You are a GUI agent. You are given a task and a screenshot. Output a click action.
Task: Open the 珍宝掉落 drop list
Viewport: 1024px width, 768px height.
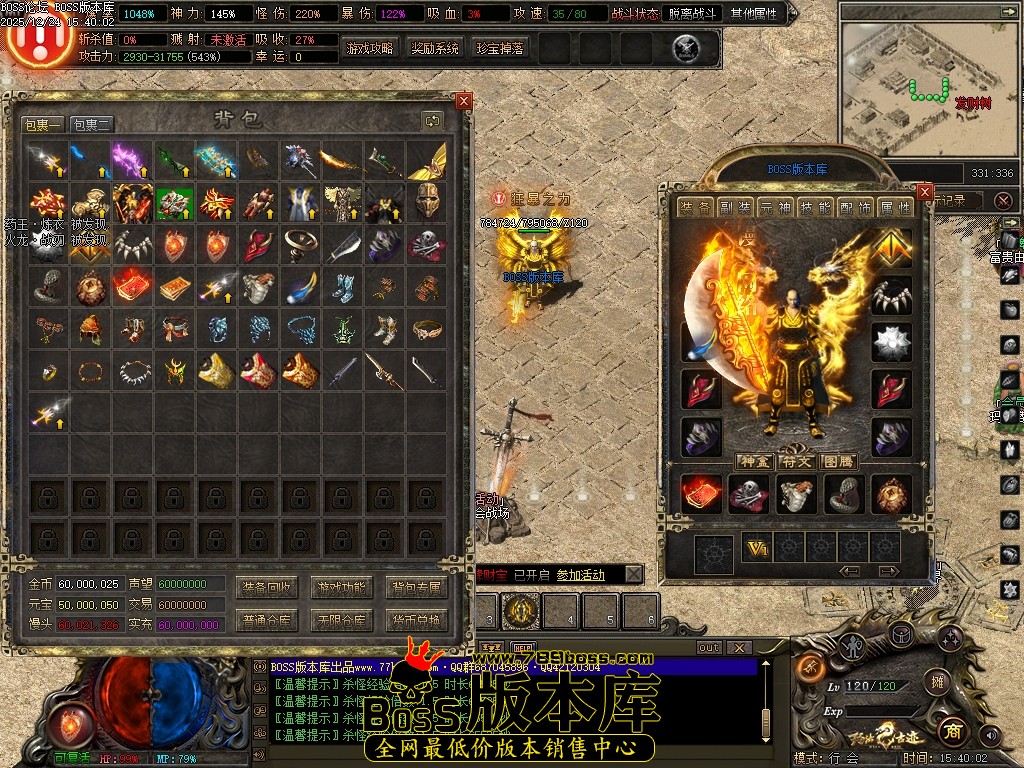pyautogui.click(x=500, y=48)
